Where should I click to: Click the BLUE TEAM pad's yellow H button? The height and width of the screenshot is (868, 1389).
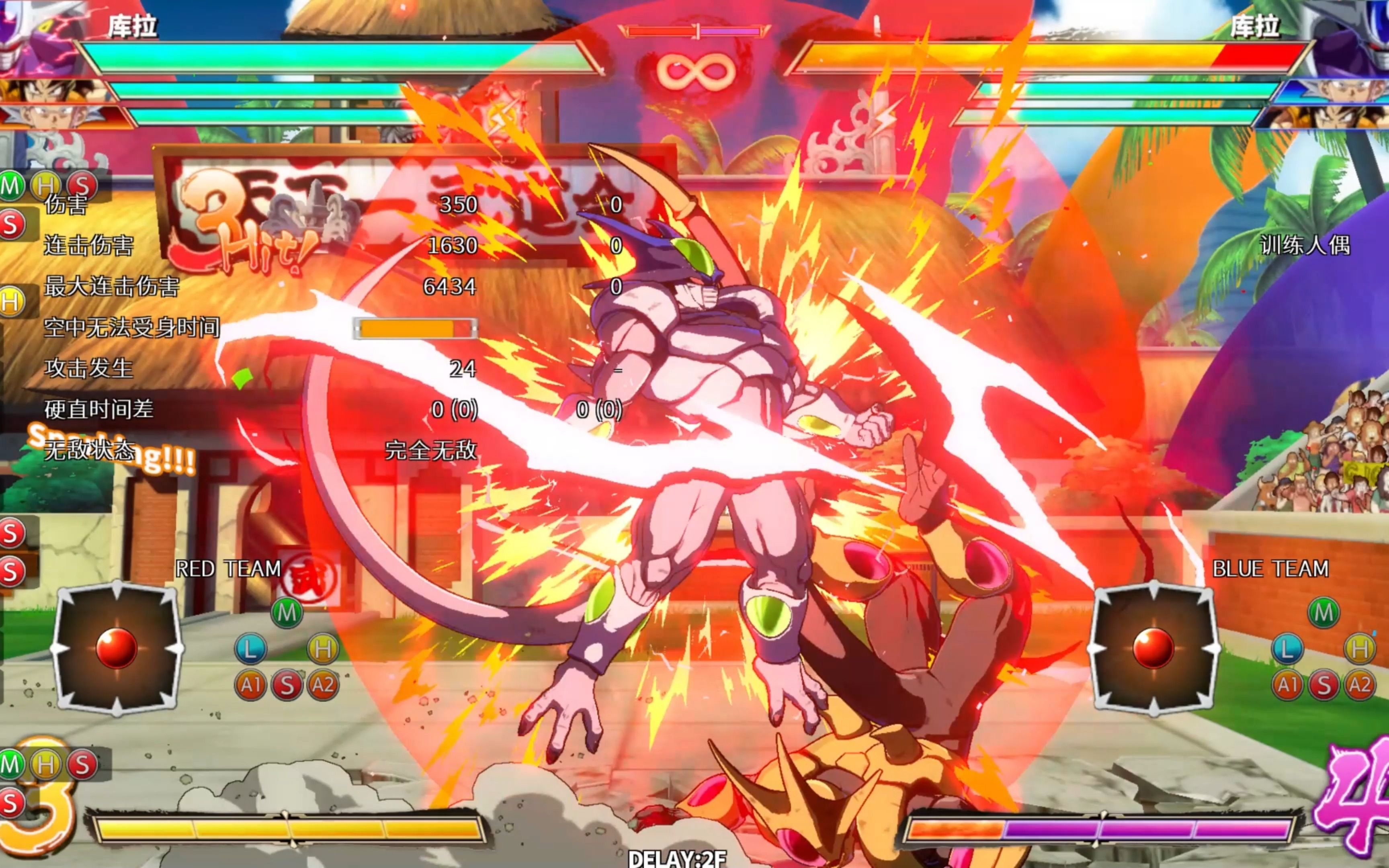point(1360,649)
